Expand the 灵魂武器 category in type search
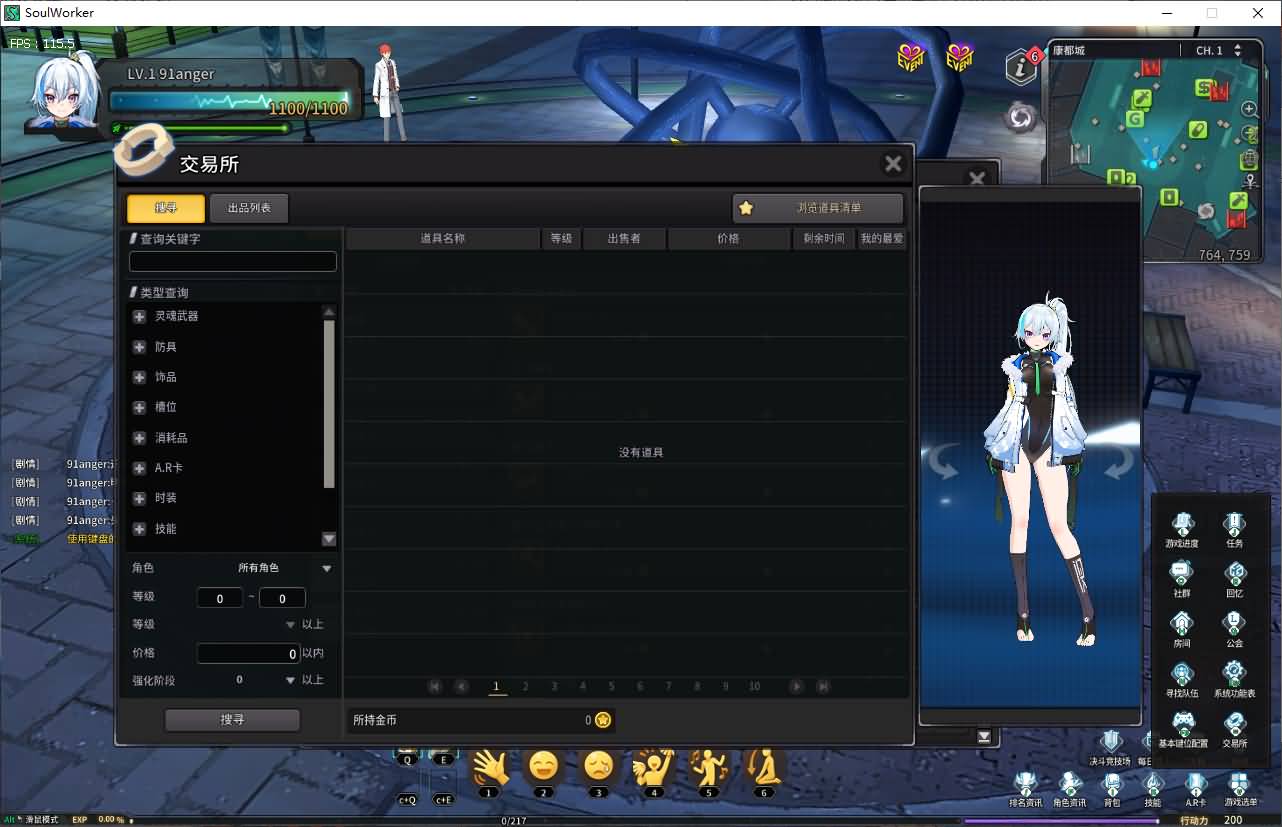Screen dimensions: 1282x827 click(x=138, y=316)
